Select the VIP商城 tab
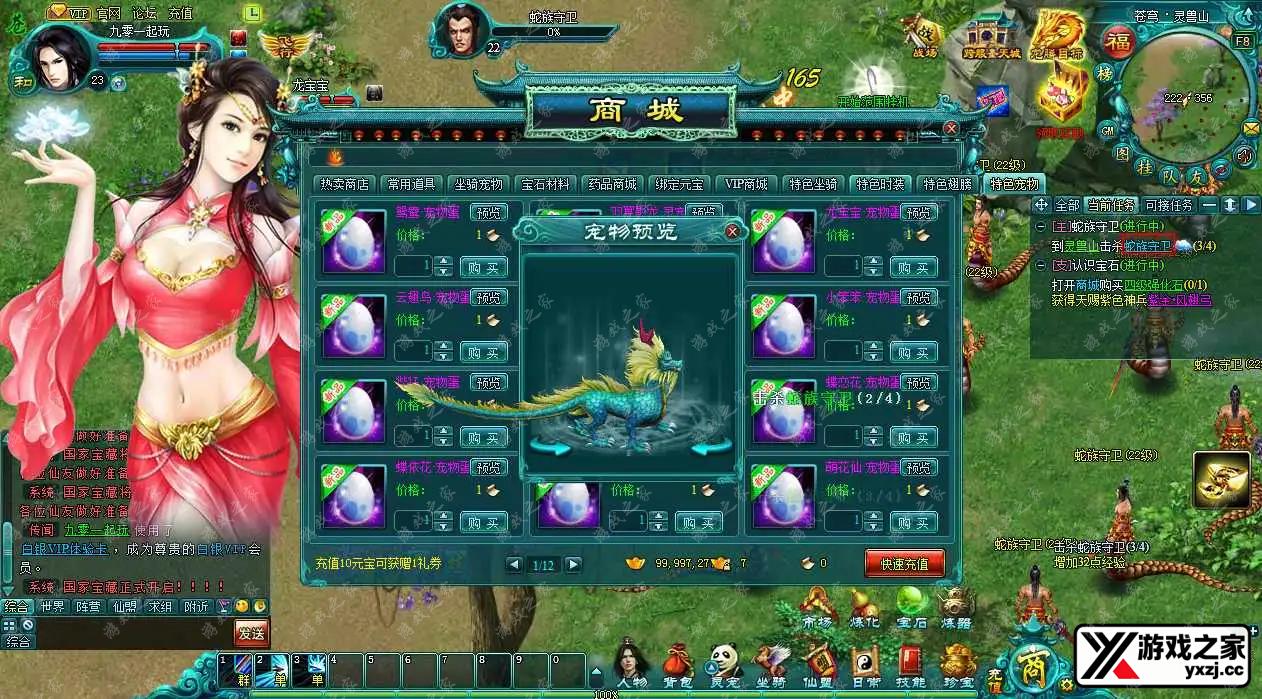1262x699 pixels. [746, 184]
